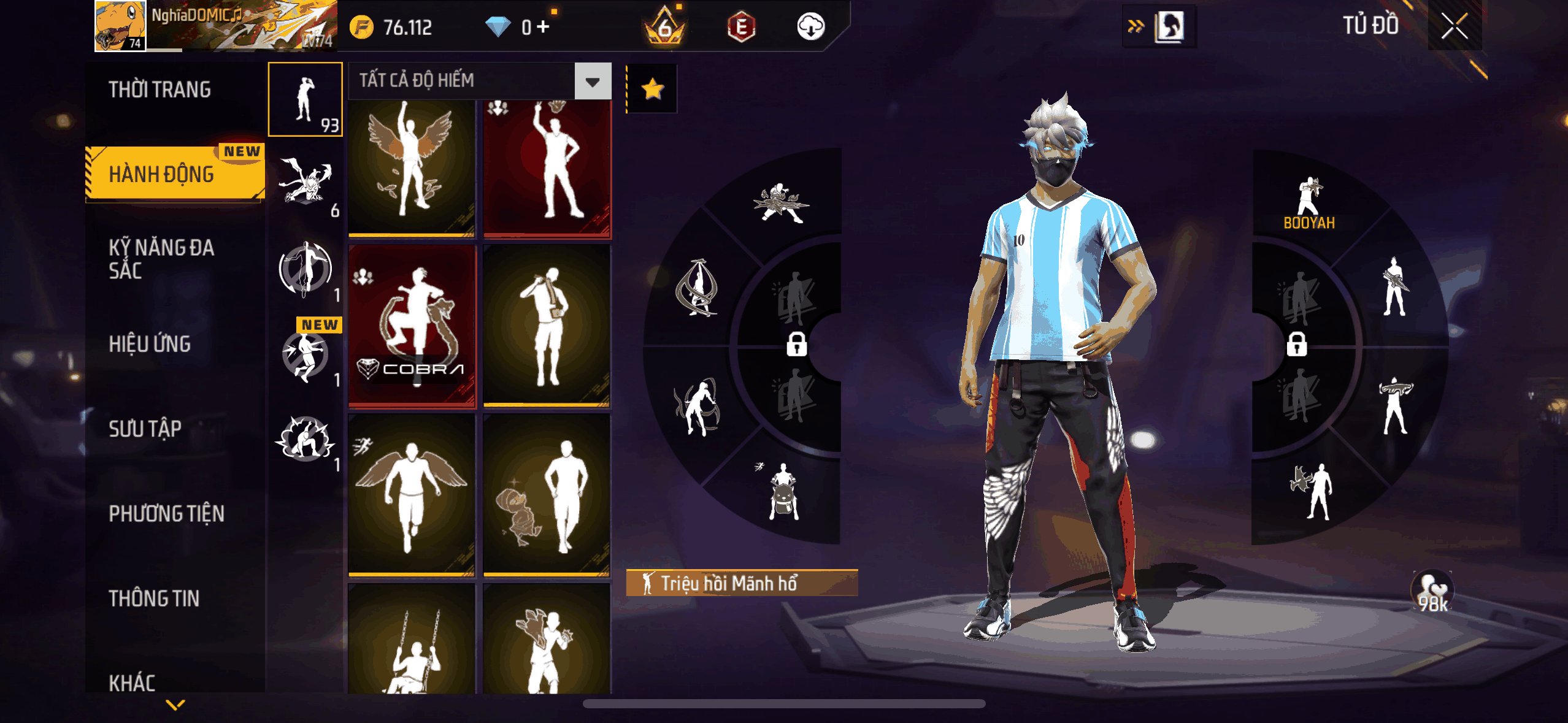
Task: Add diamonds with the plus button
Action: click(543, 26)
